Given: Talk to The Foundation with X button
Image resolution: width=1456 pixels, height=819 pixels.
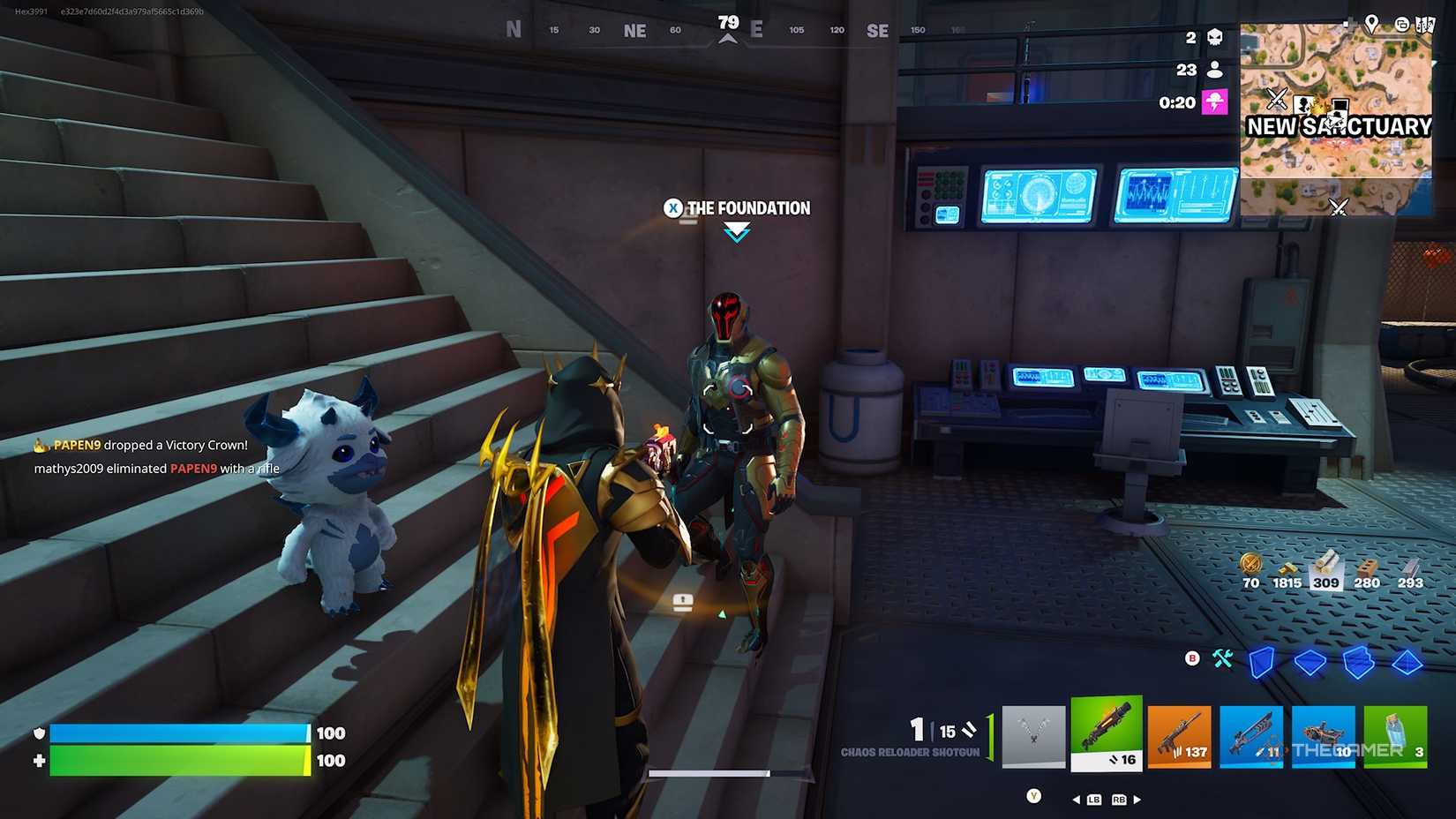Looking at the screenshot, I should pos(673,208).
